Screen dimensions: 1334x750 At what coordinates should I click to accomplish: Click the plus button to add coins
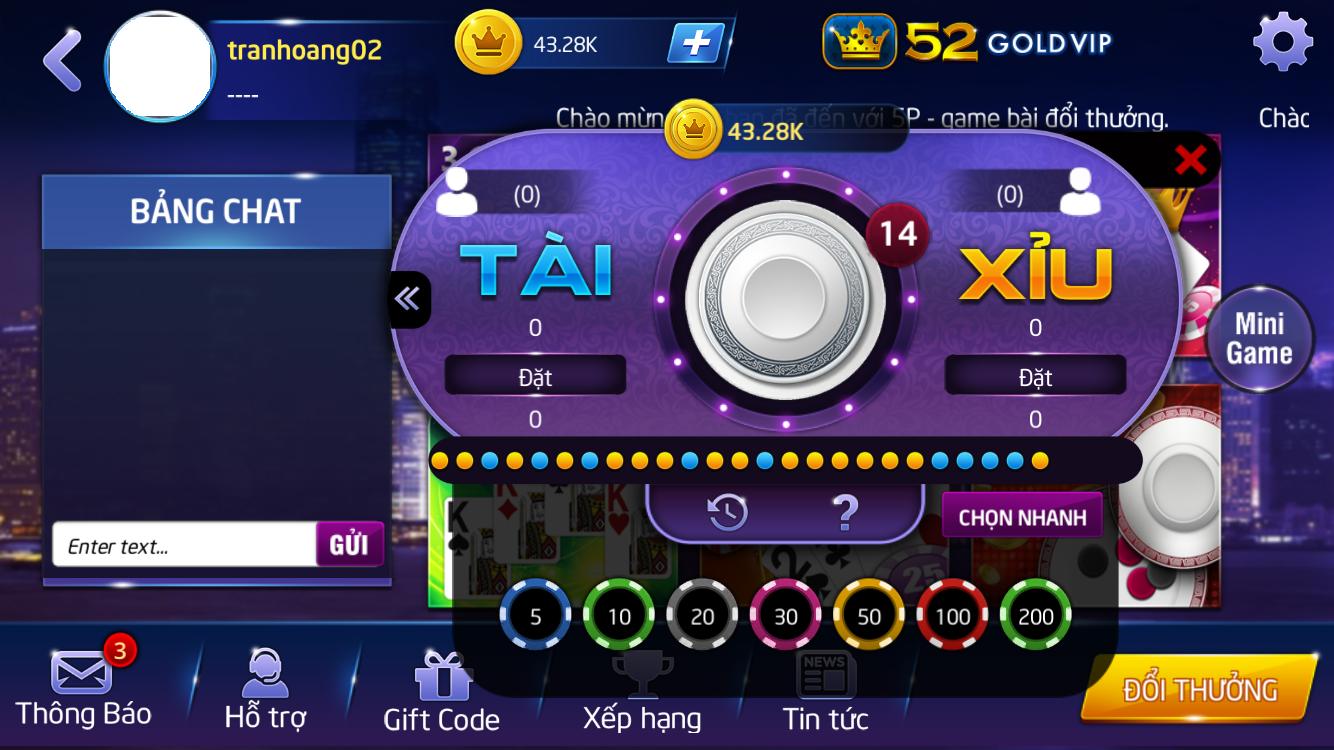coord(695,44)
